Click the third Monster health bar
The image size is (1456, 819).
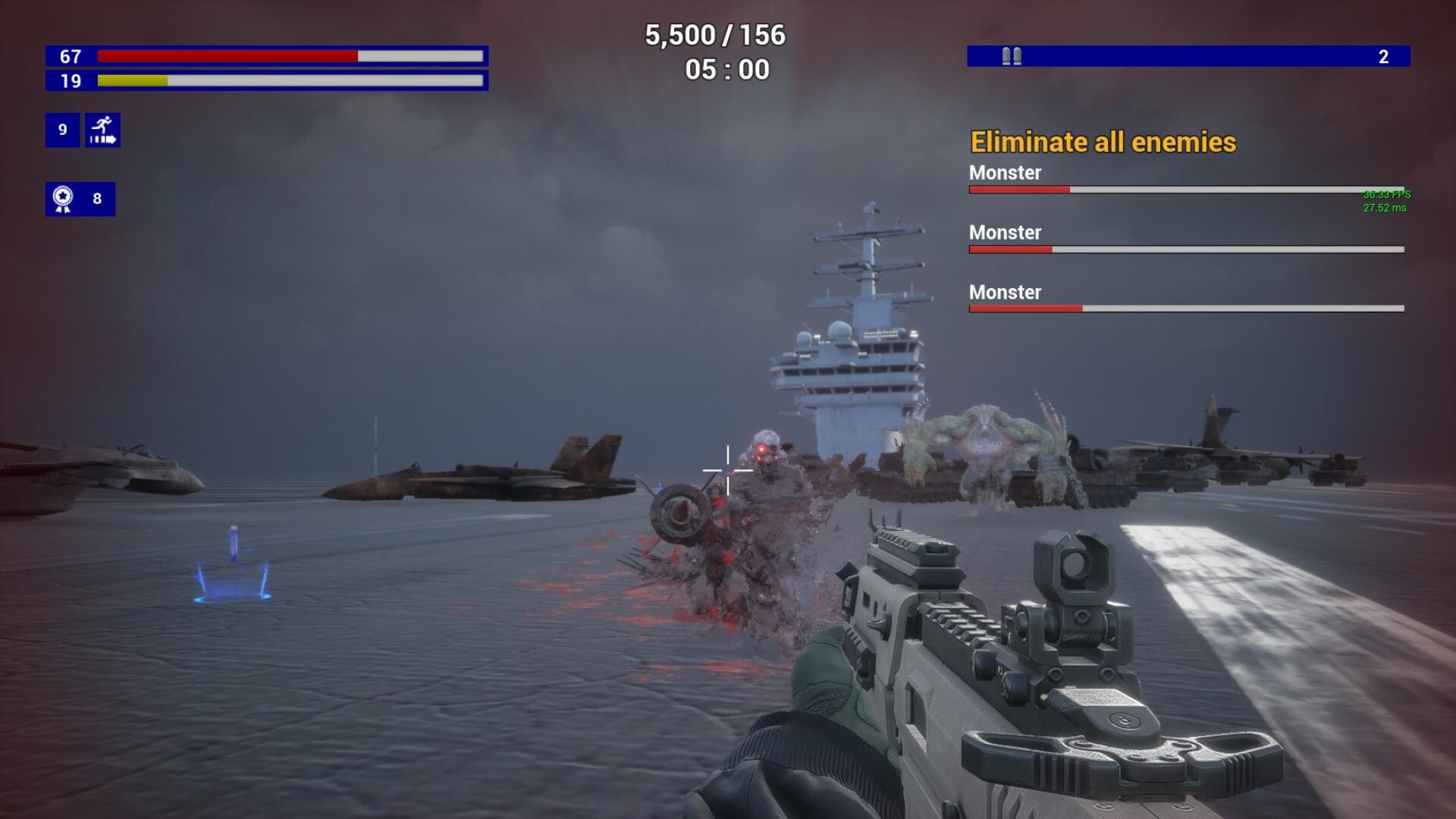(x=1183, y=309)
